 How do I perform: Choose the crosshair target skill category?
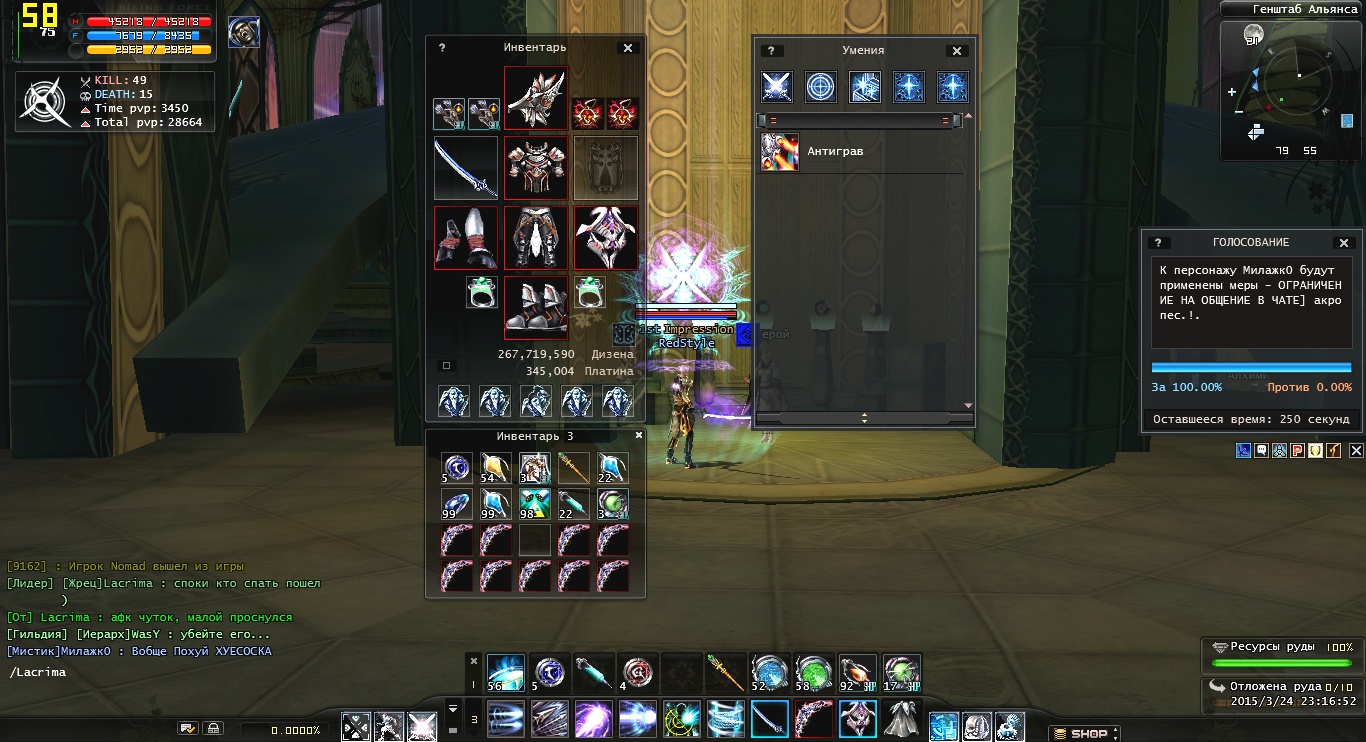(x=821, y=87)
